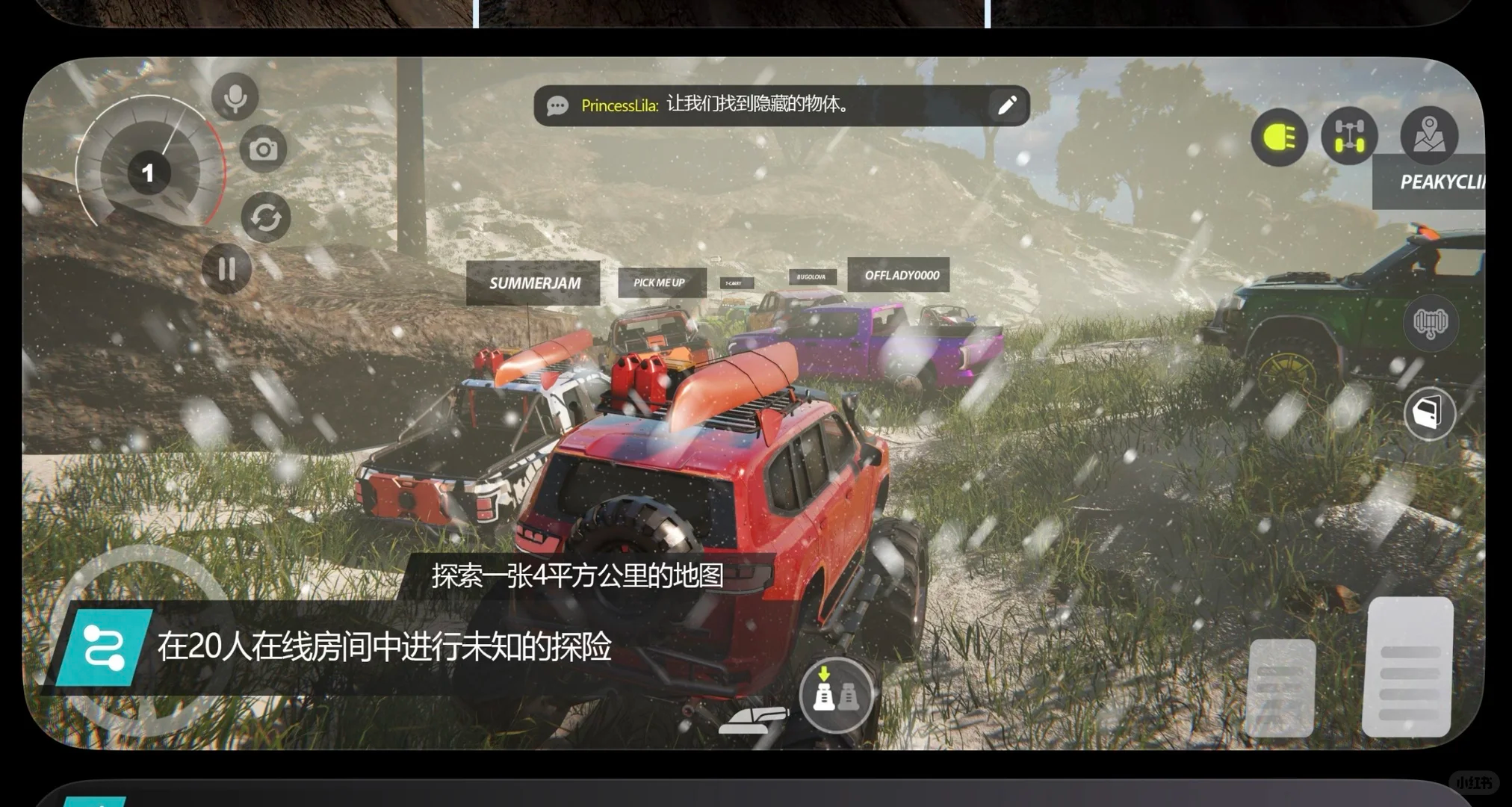This screenshot has height=807, width=1512.
Task: Toggle the headlights button
Action: (x=1279, y=137)
